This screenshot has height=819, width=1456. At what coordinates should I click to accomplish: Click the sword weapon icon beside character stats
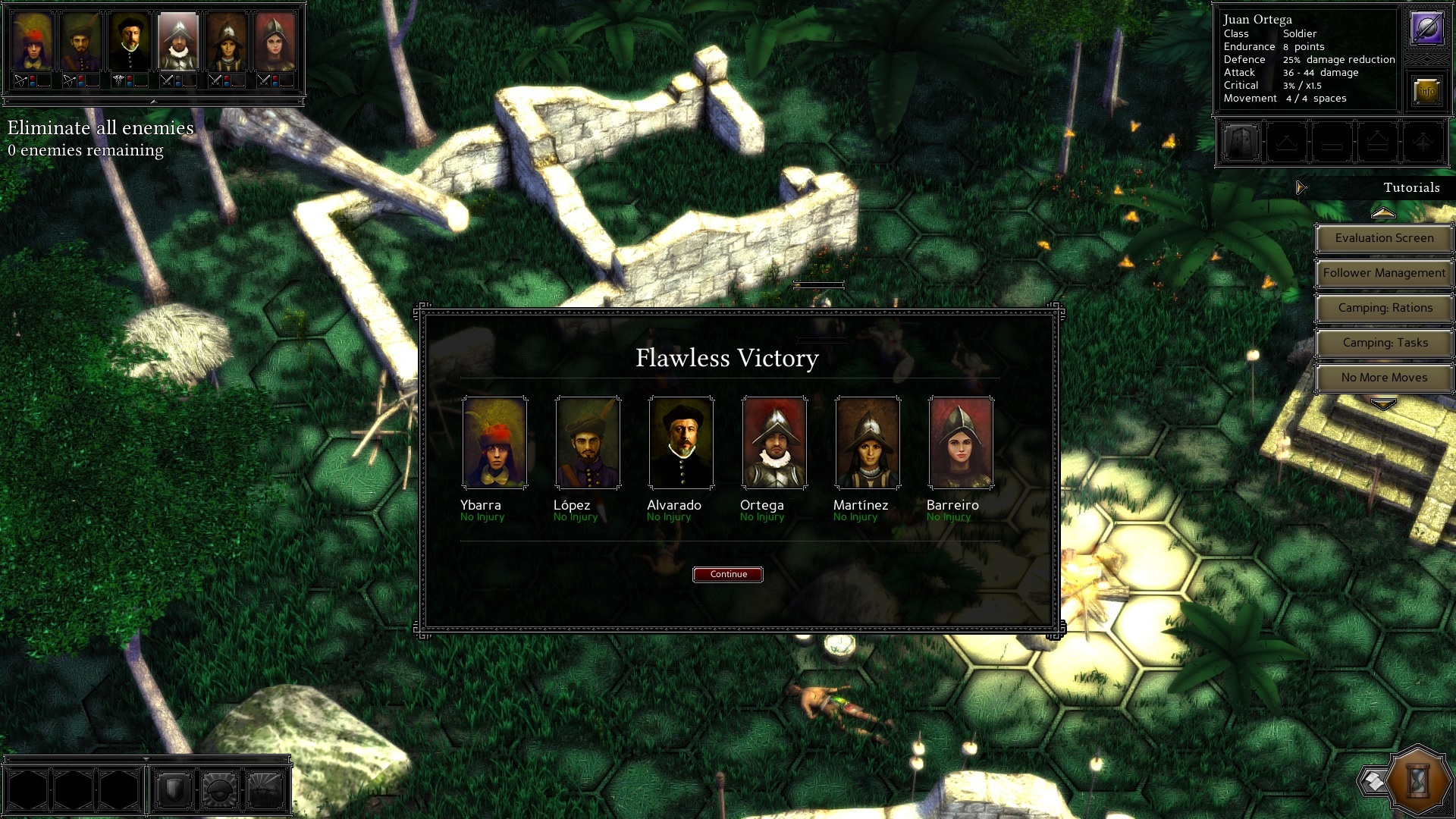pyautogui.click(x=1426, y=29)
